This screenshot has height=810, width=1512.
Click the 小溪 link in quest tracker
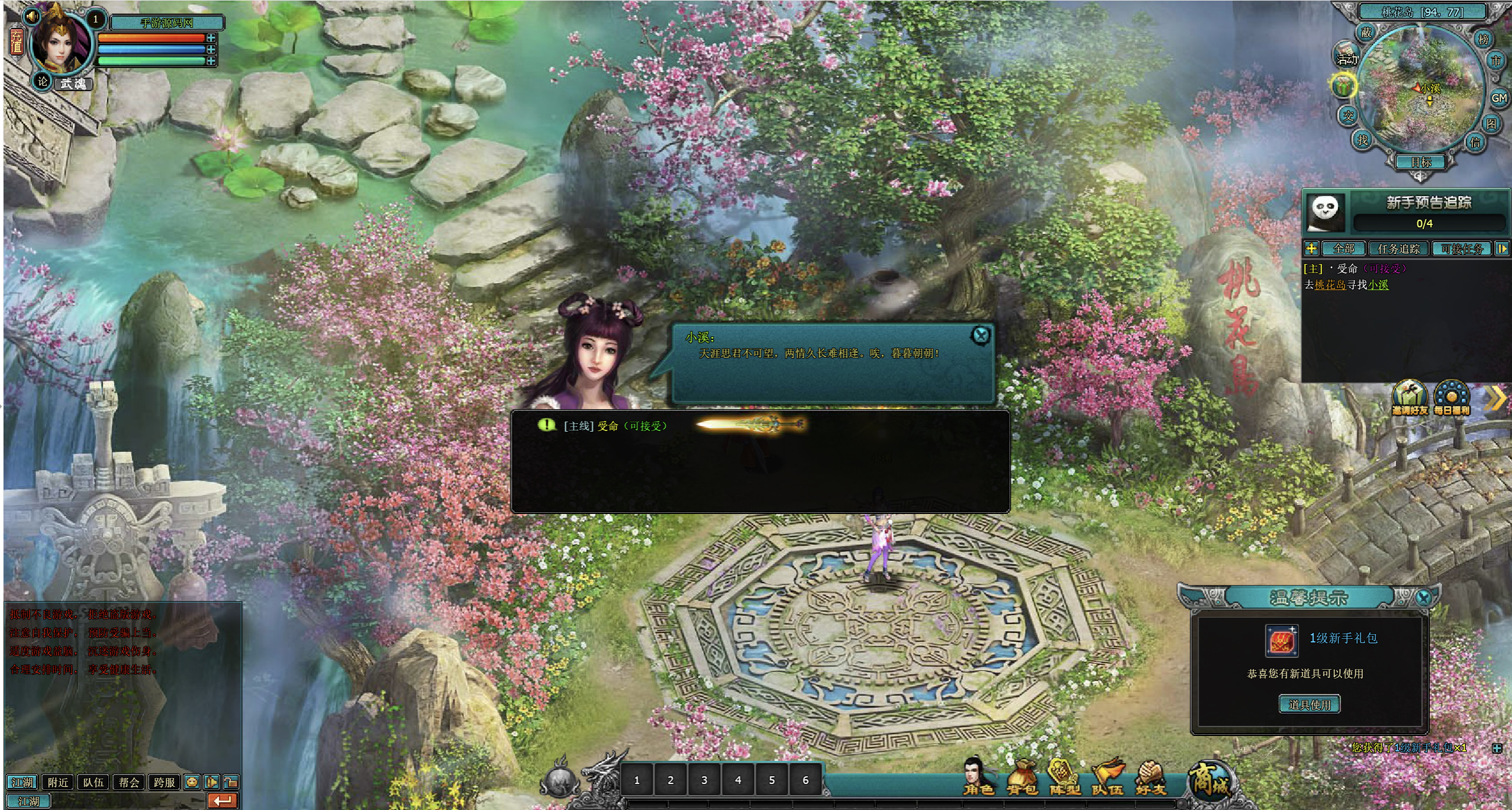(1378, 285)
